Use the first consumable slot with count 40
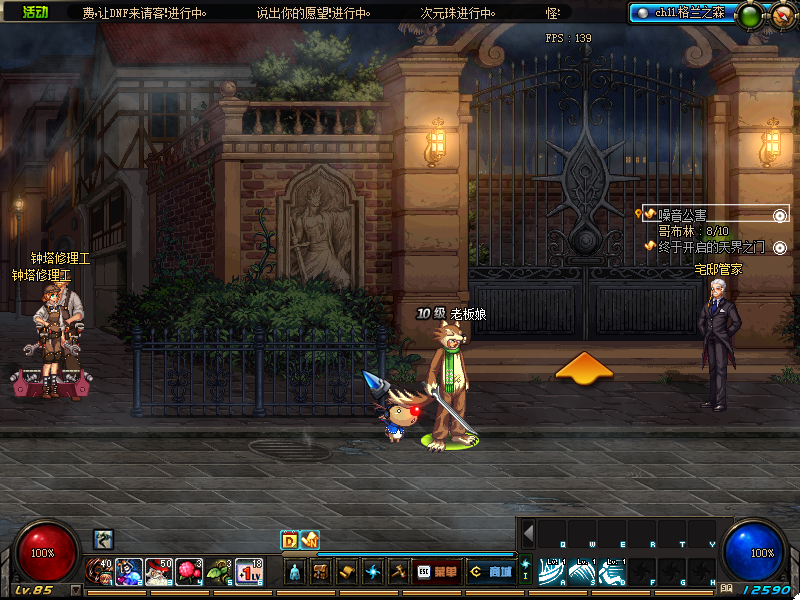This screenshot has height=600, width=800. (100, 571)
